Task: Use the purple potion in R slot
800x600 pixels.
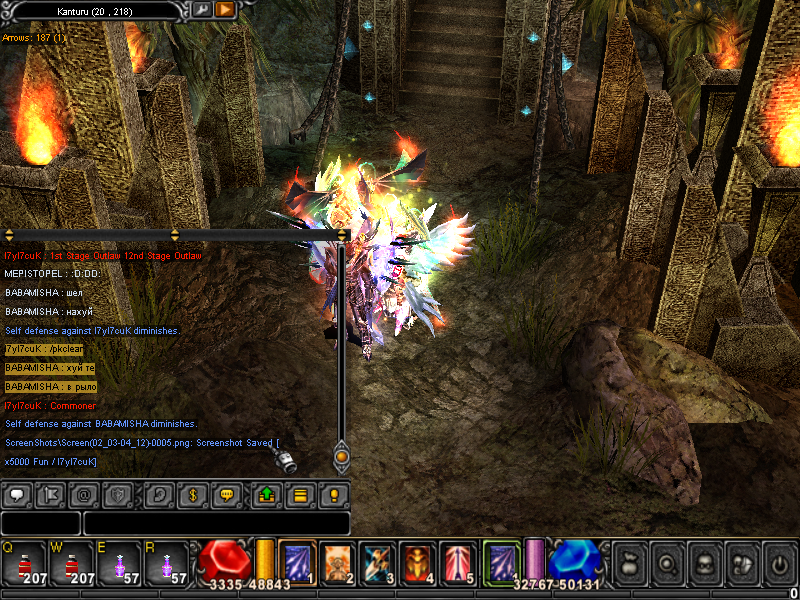Action: [165, 562]
